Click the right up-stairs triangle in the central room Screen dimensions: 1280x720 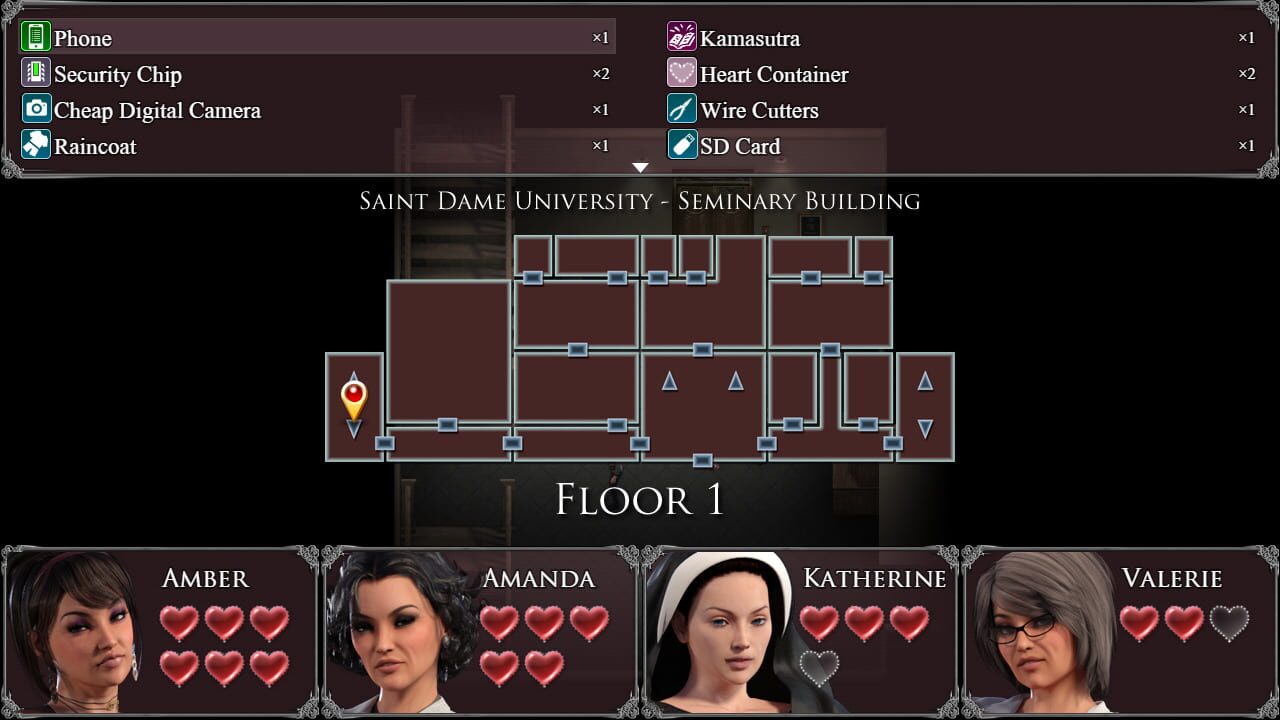pyautogui.click(x=736, y=381)
